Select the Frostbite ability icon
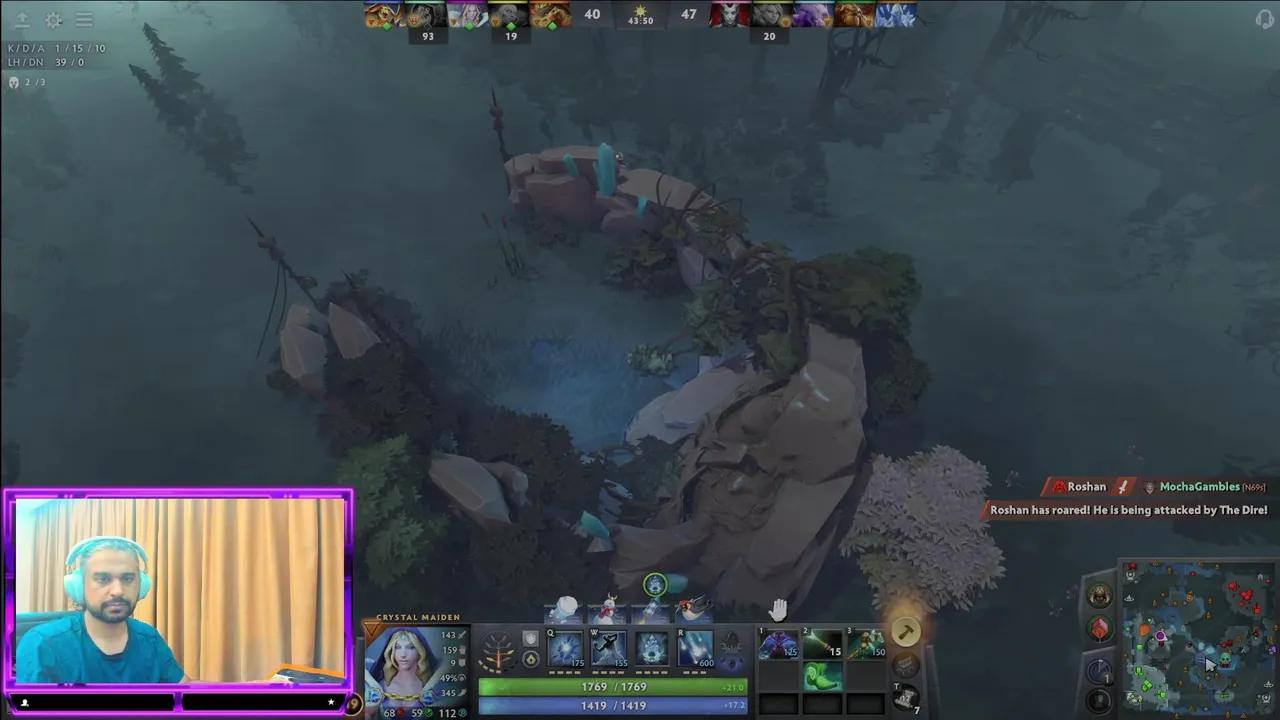The height and width of the screenshot is (720, 1280). point(608,648)
